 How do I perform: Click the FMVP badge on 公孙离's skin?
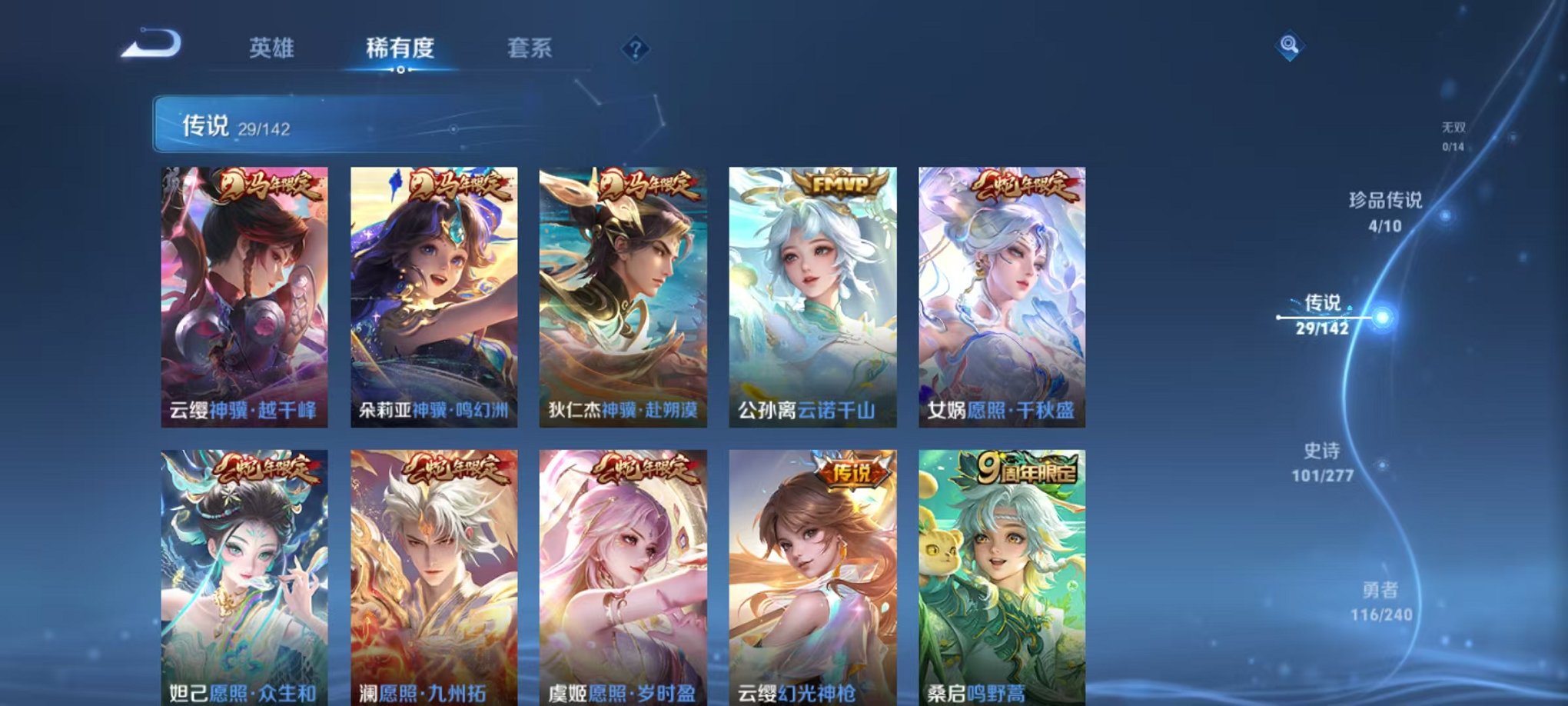click(843, 185)
